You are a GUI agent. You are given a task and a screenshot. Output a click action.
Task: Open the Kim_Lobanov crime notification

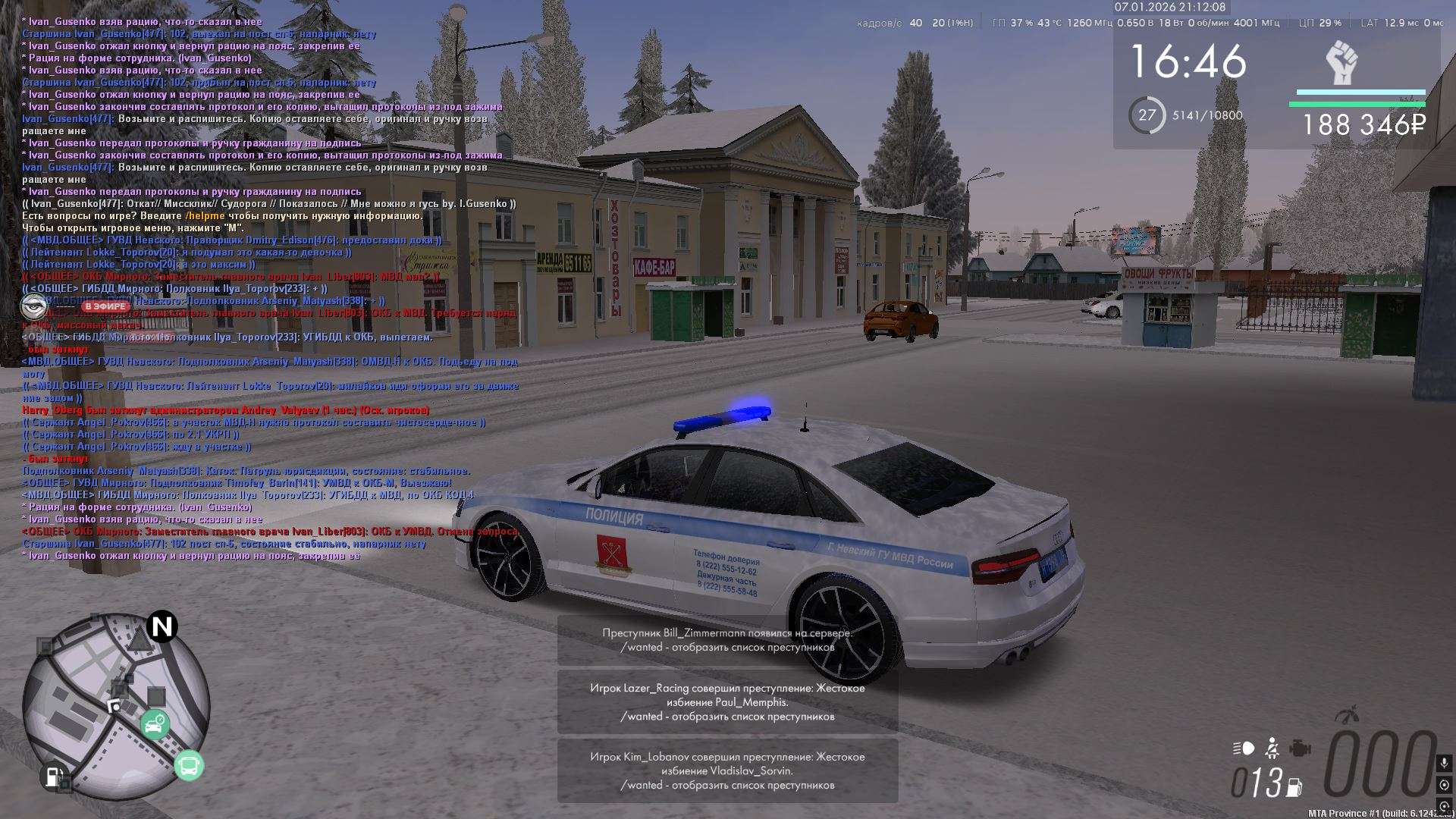(x=727, y=770)
